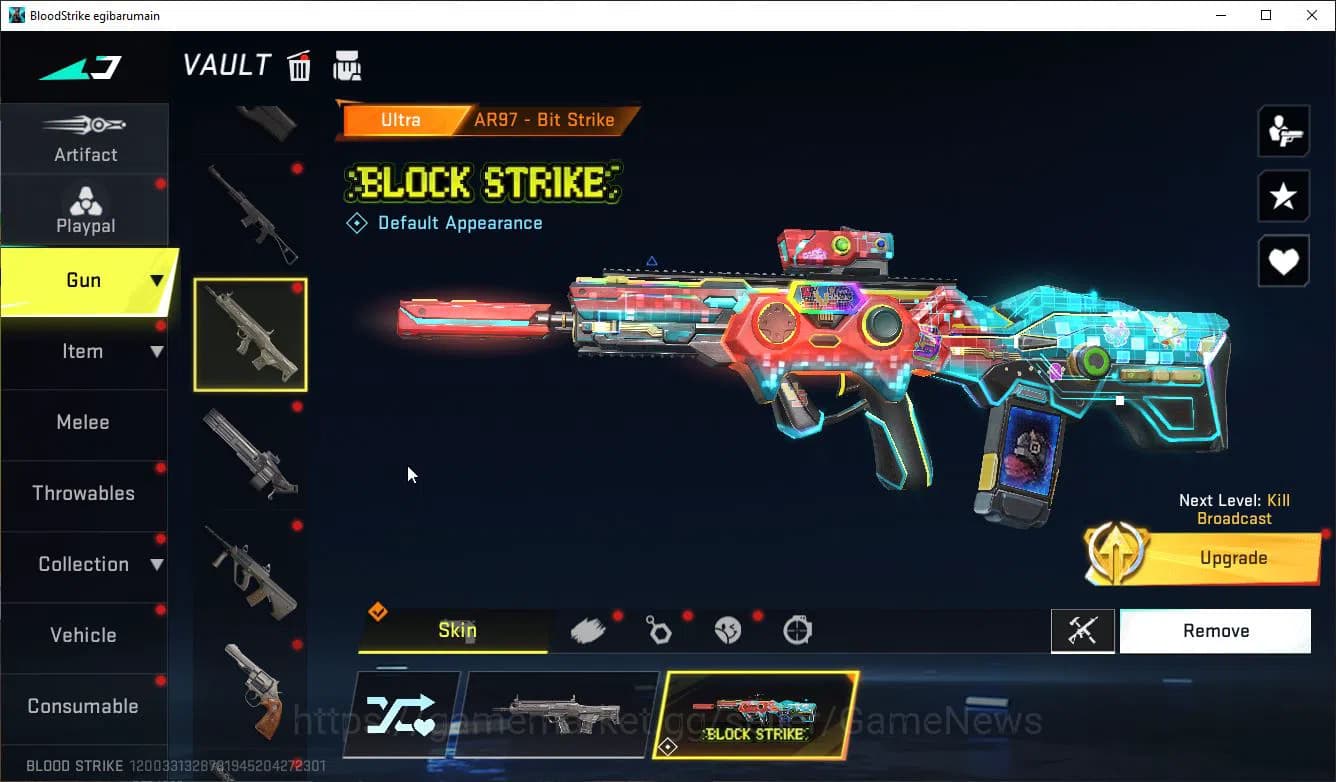Viewport: 1336px width, 782px height.
Task: Expand the Collection category dropdown
Action: tap(85, 564)
